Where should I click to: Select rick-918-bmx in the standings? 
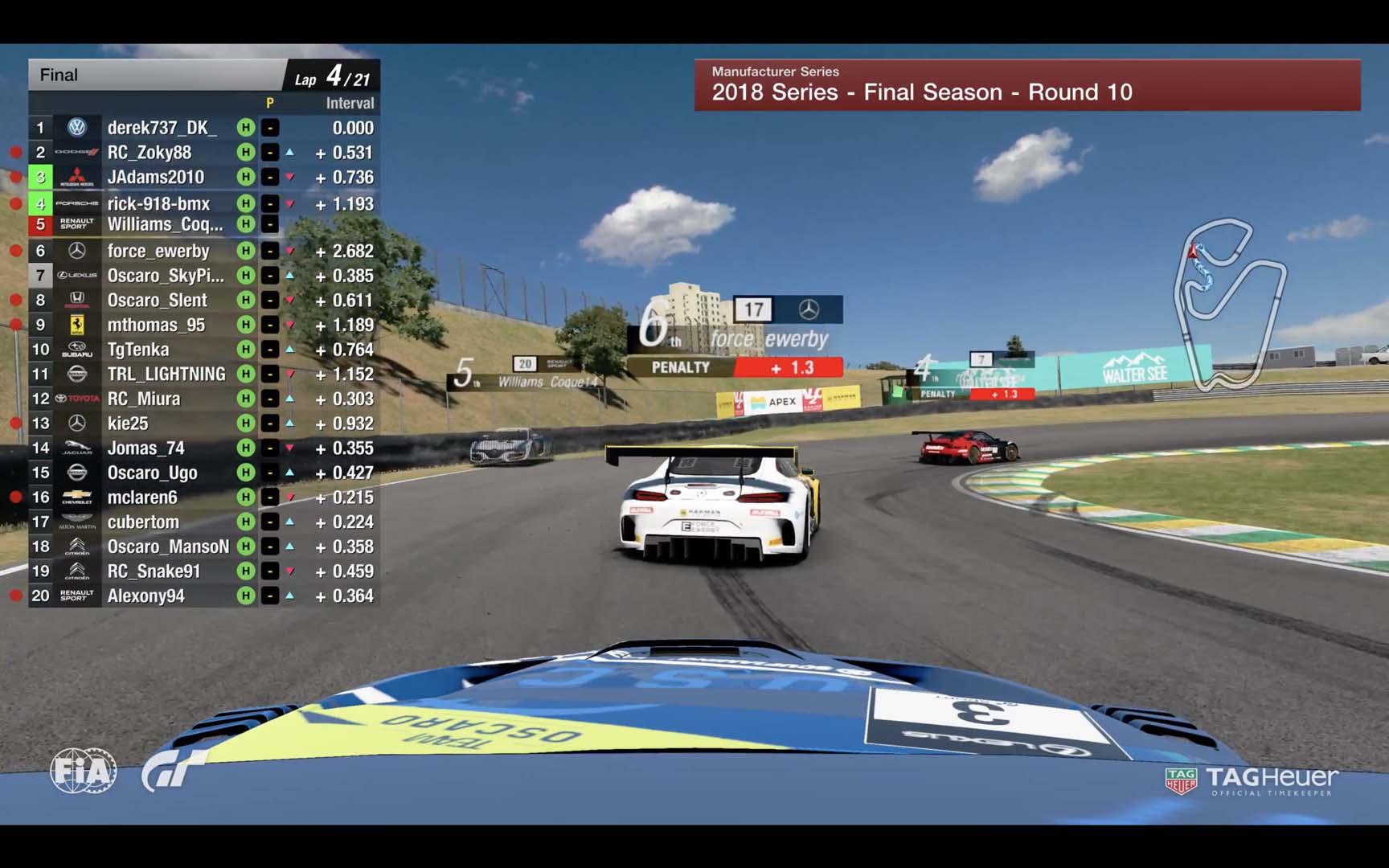158,203
